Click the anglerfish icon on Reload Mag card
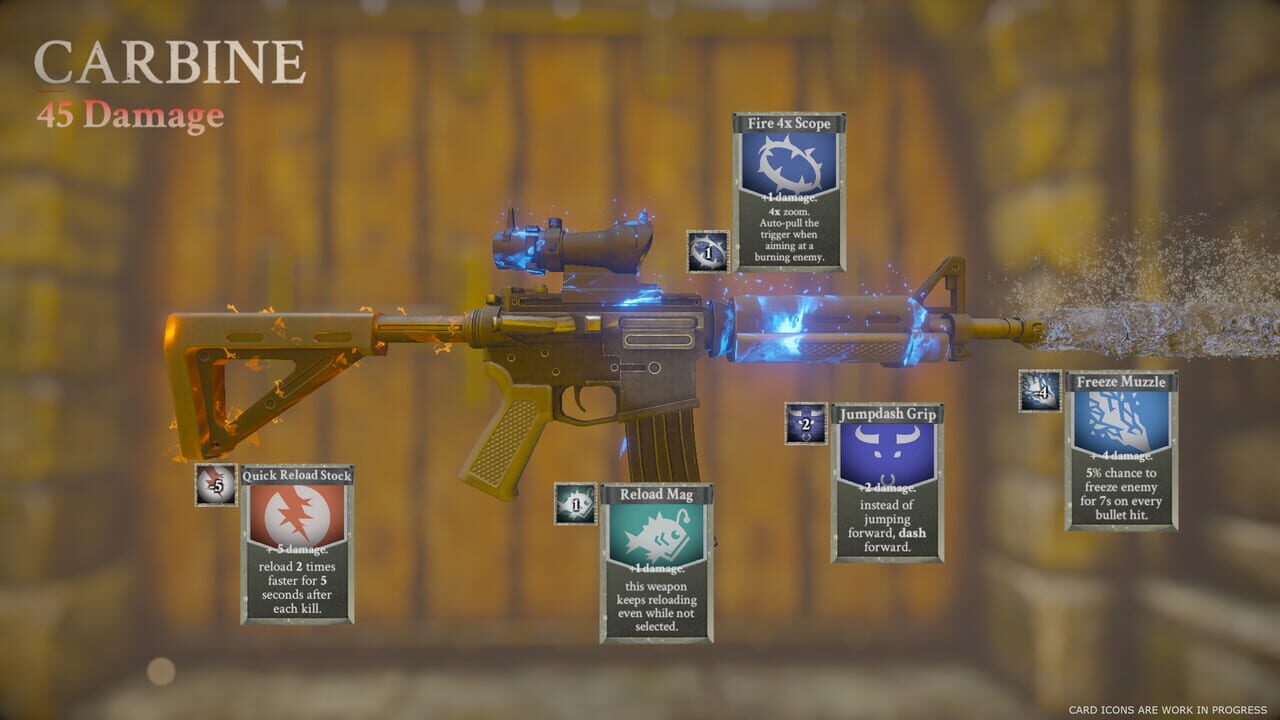Viewport: 1280px width, 720px height. [x=656, y=534]
